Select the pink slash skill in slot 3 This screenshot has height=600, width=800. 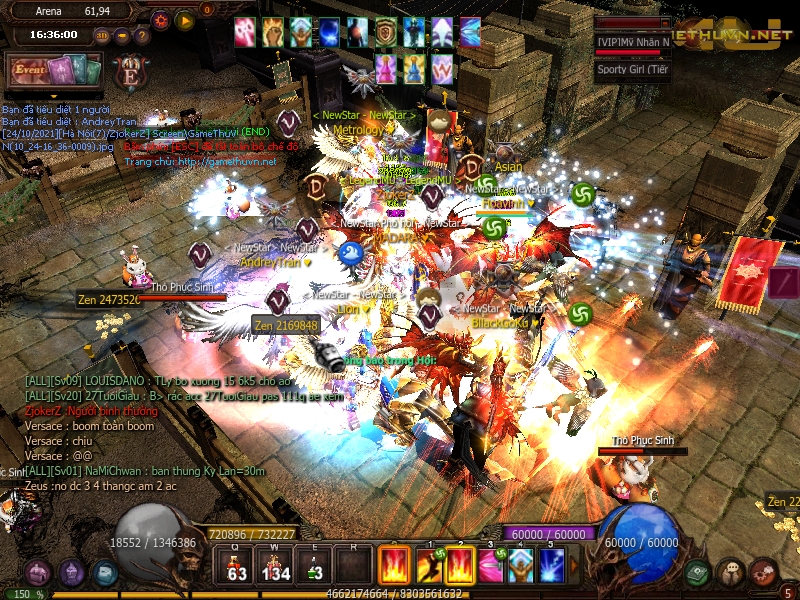point(490,565)
